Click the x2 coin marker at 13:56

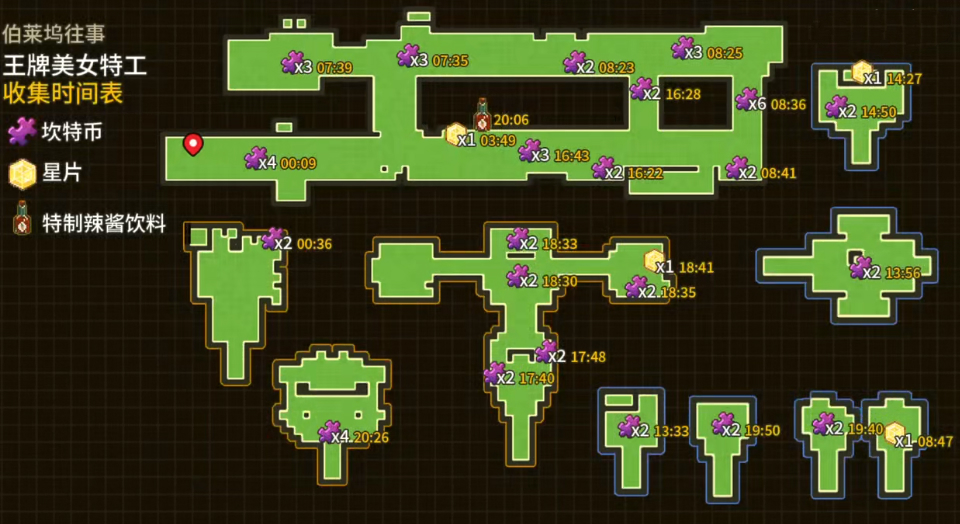tap(860, 267)
